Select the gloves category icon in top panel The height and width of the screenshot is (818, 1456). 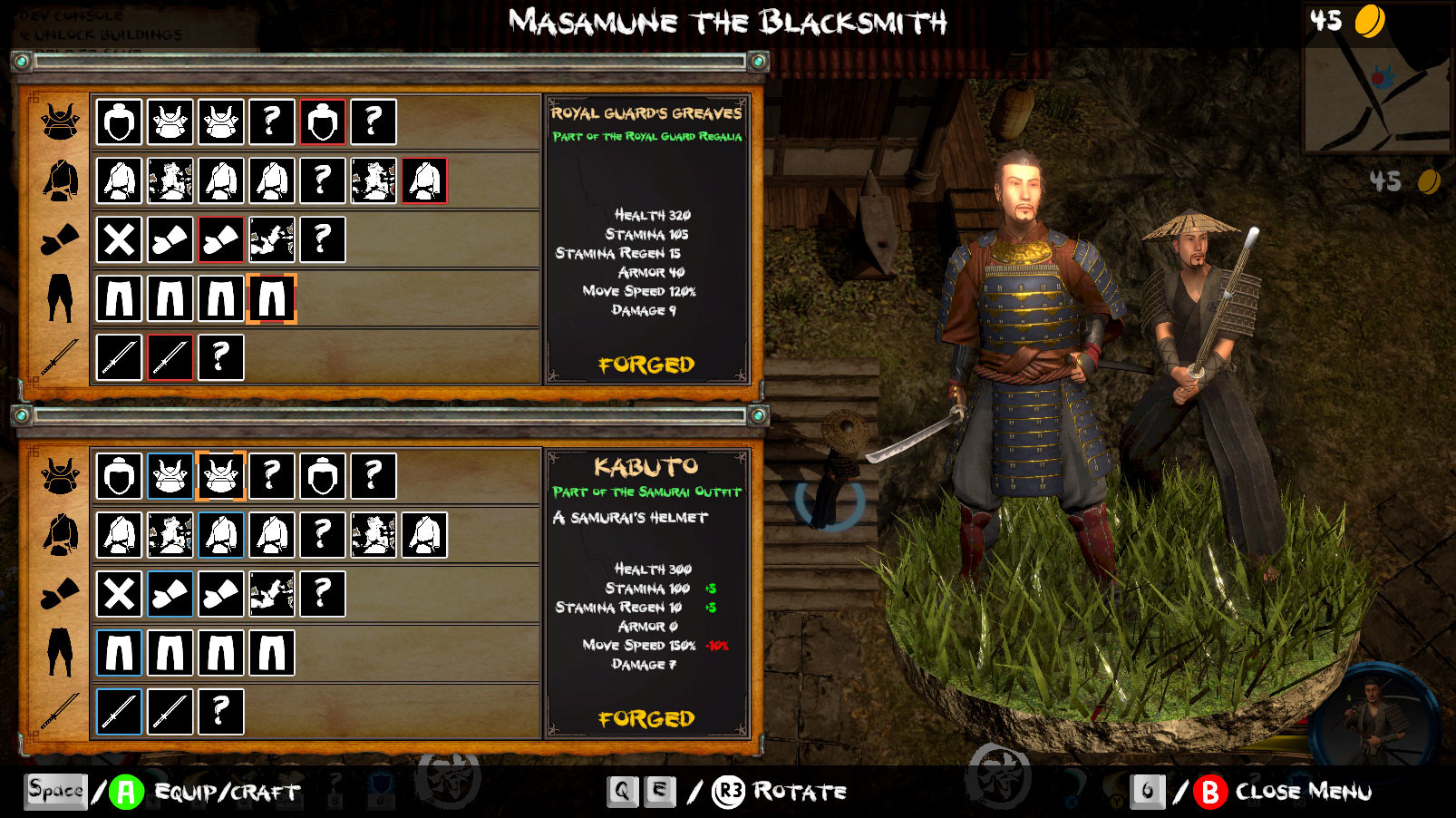(57, 238)
